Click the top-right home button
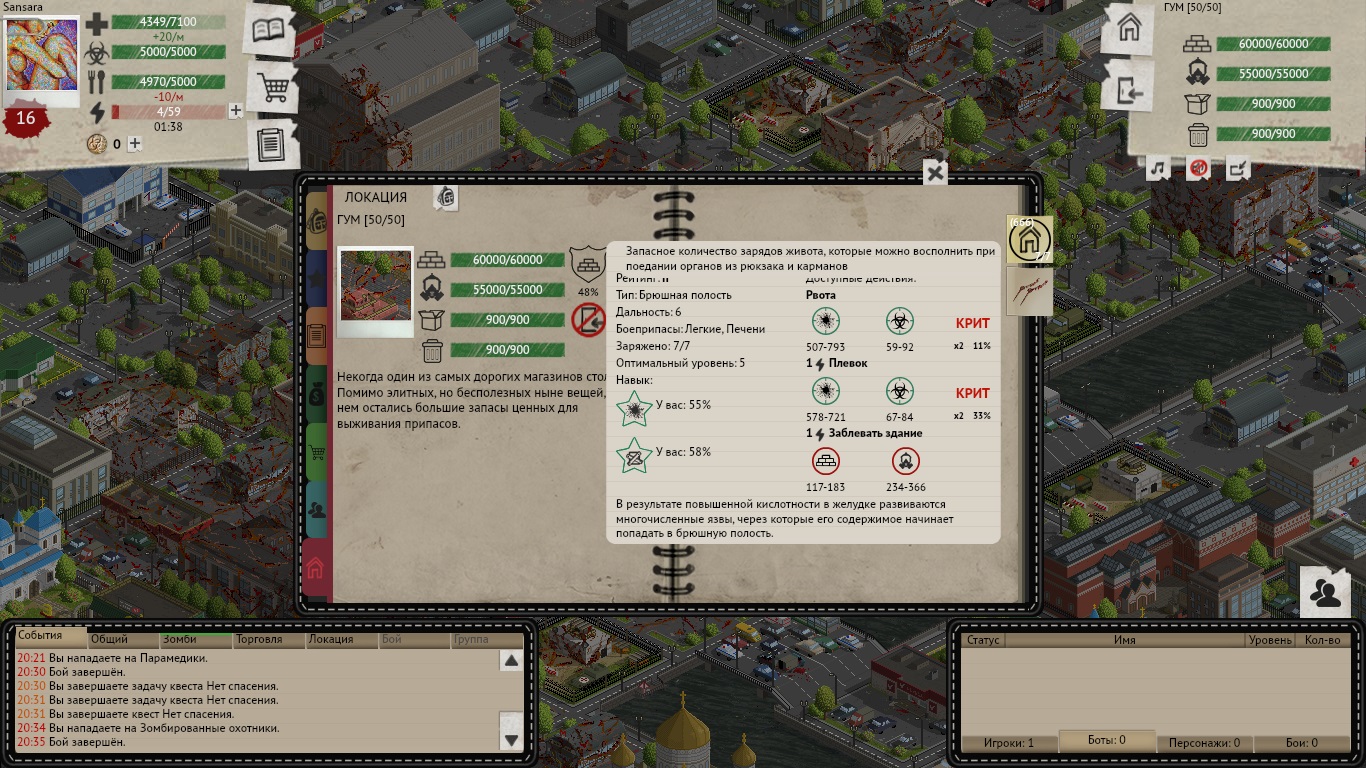Image resolution: width=1366 pixels, height=768 pixels. [x=1129, y=30]
